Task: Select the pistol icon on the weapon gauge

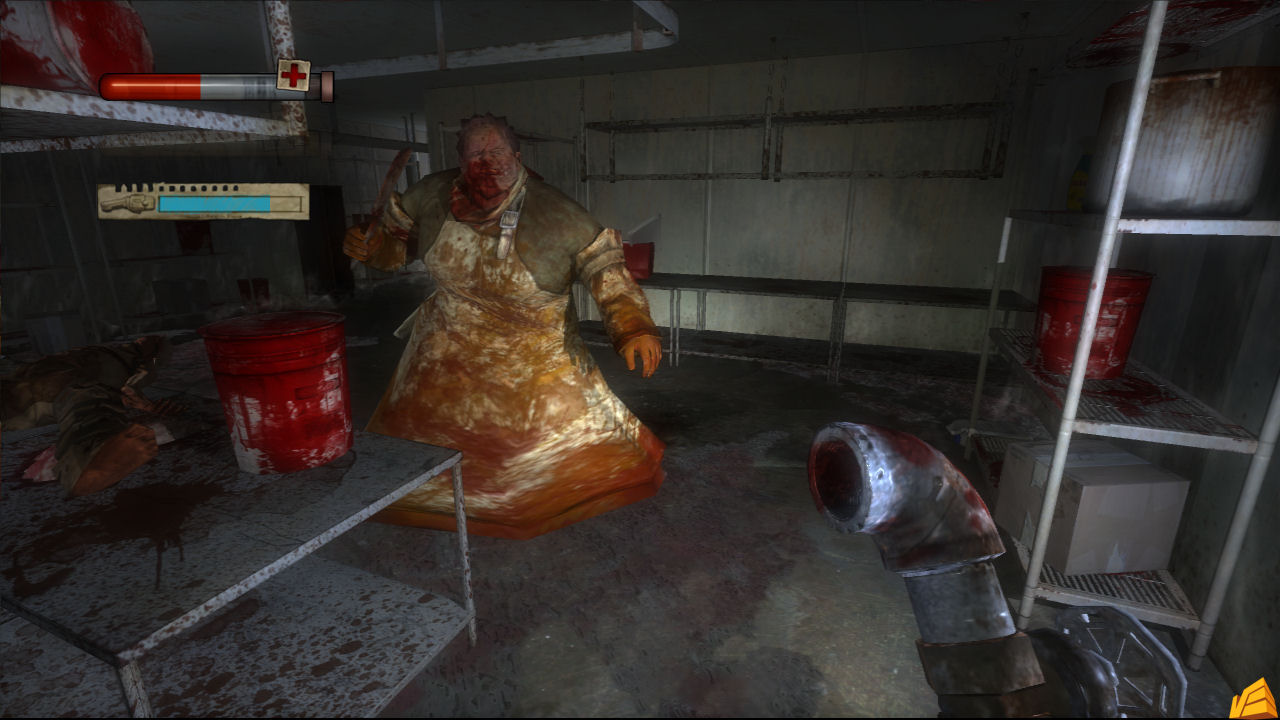Action: coord(128,203)
